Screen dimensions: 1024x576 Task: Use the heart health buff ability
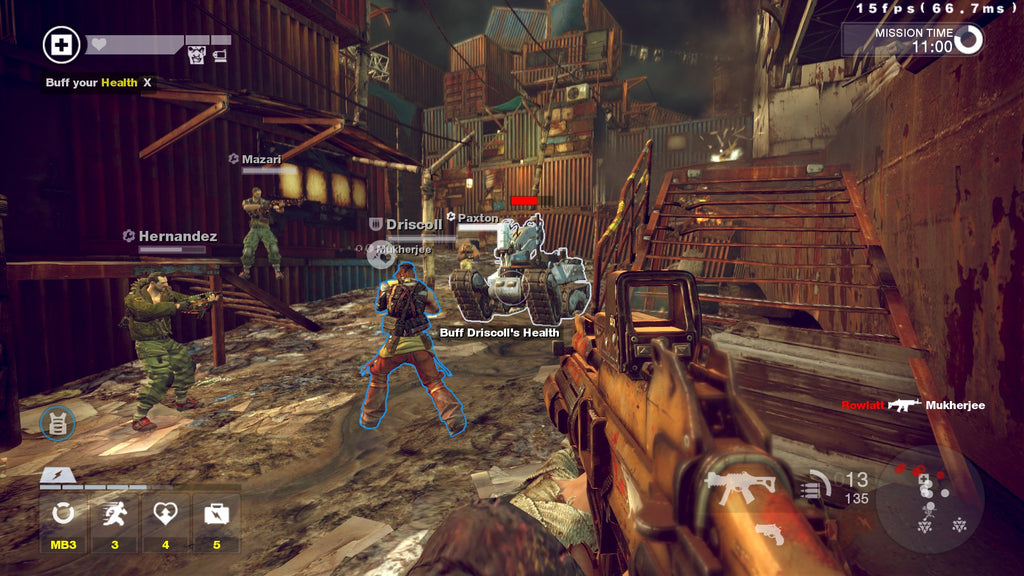pos(165,514)
